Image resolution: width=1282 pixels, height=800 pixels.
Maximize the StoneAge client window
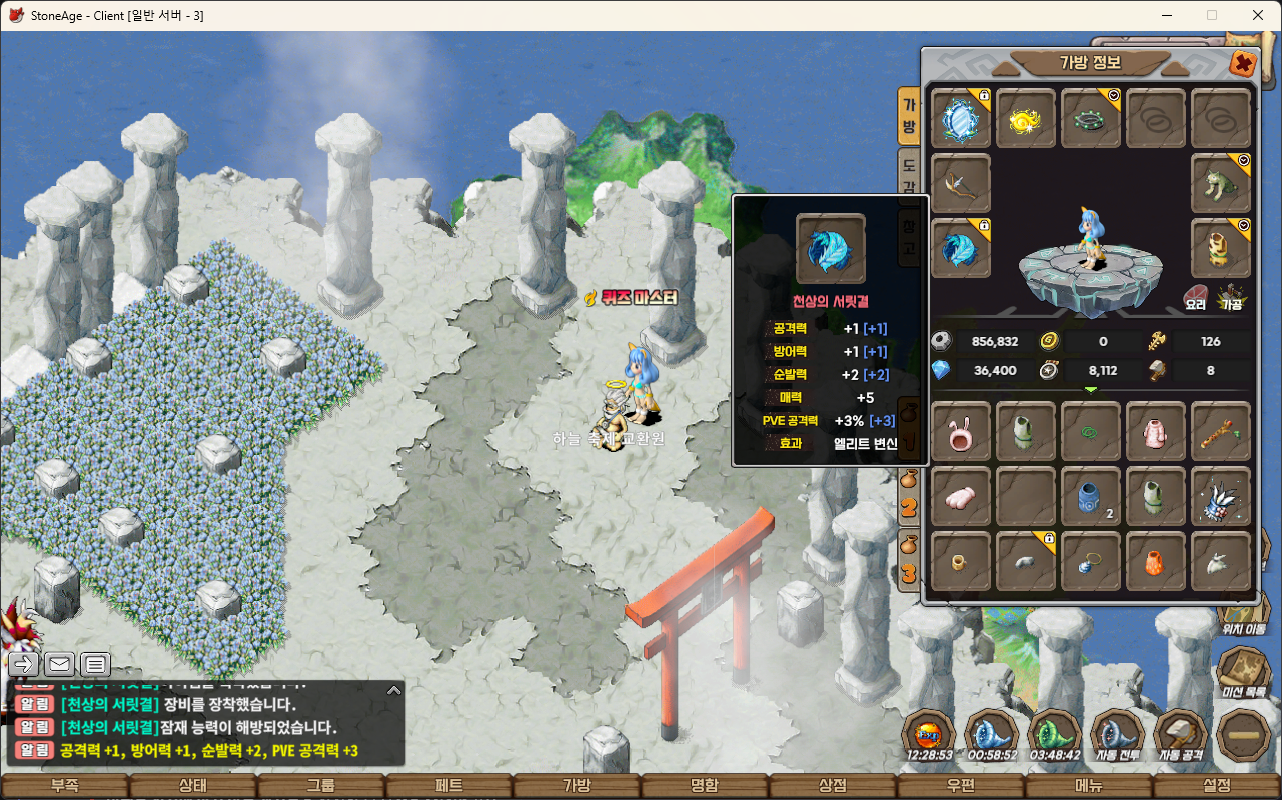point(1212,15)
